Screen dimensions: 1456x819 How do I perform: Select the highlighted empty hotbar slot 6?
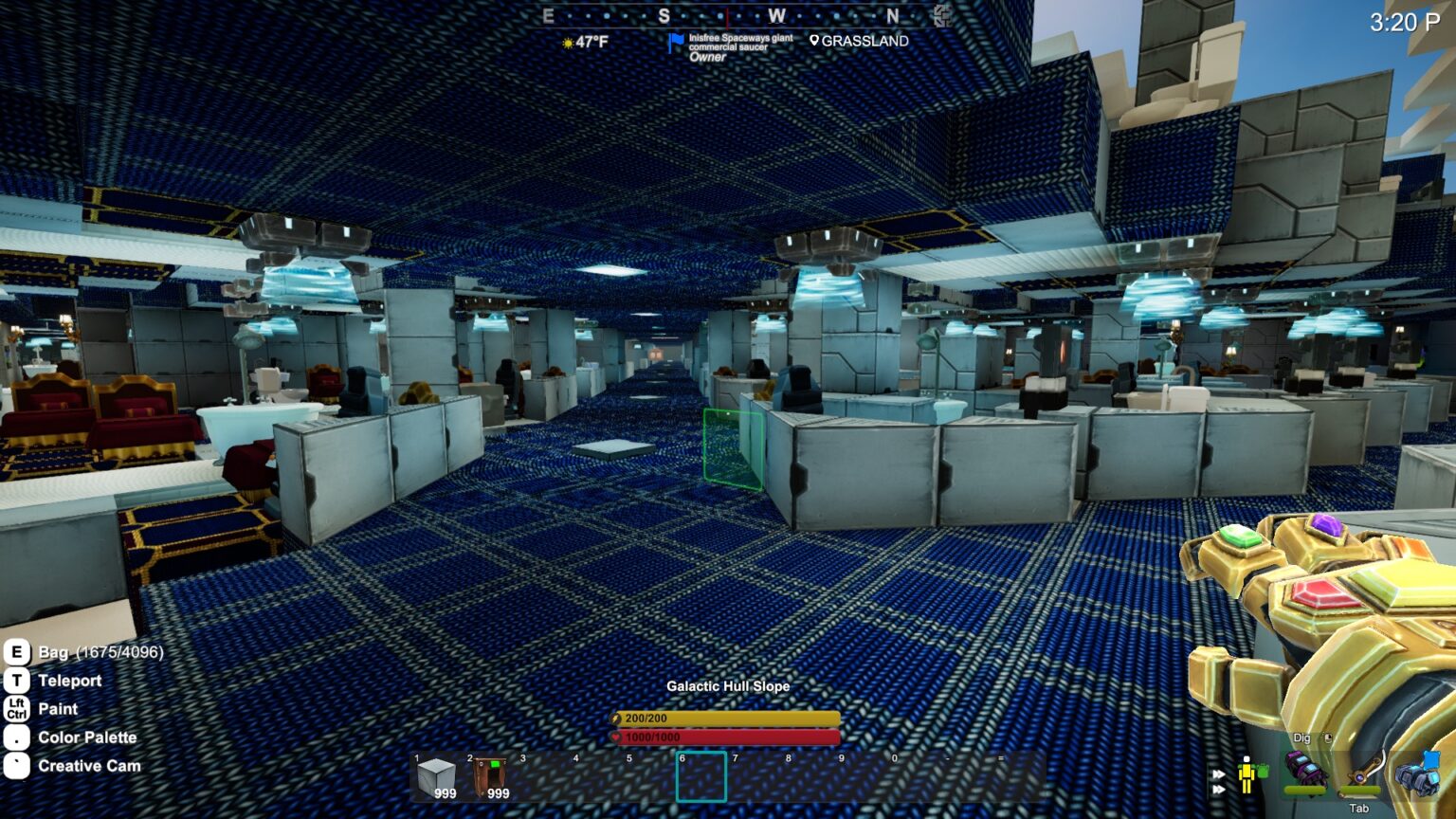701,777
